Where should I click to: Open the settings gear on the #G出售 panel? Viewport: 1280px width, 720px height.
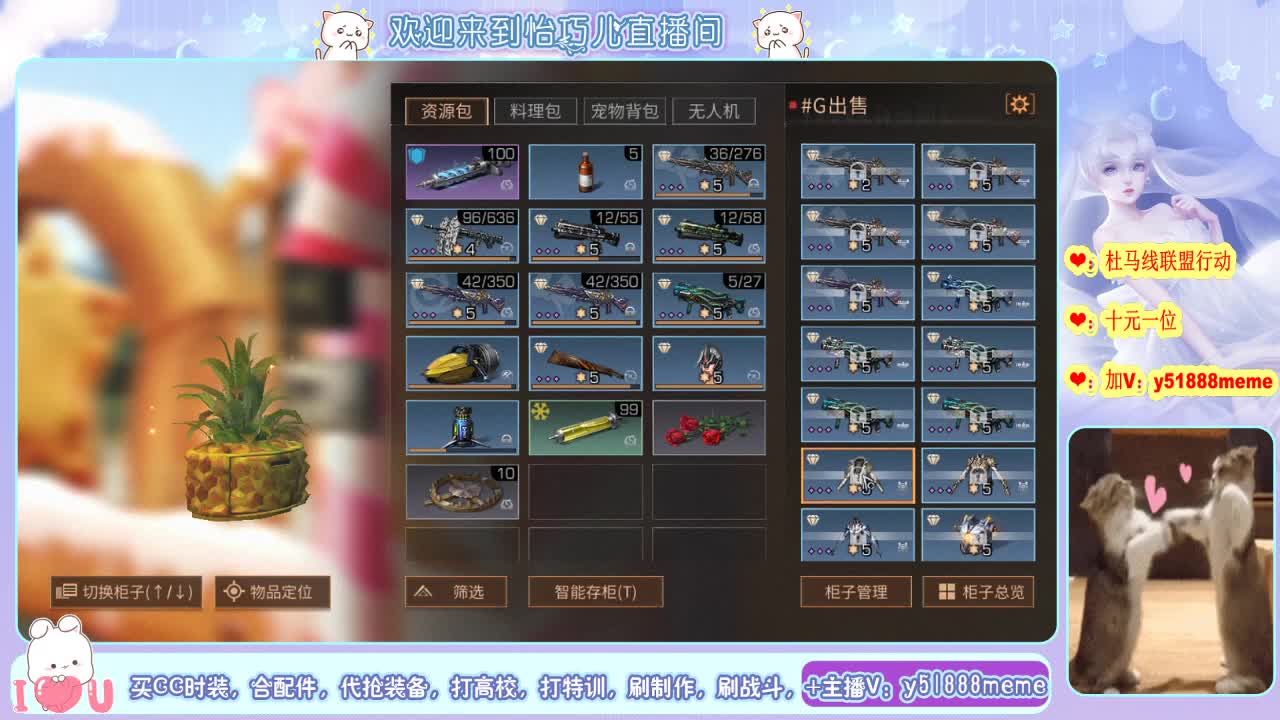point(1019,103)
